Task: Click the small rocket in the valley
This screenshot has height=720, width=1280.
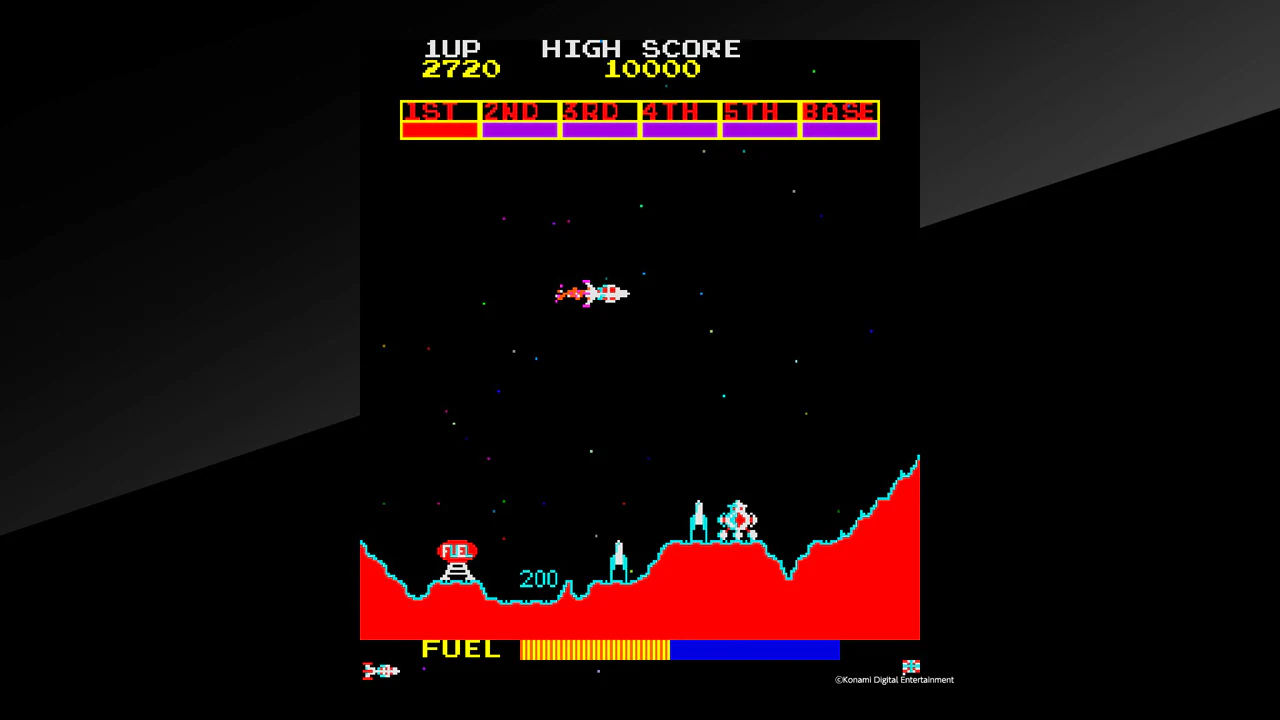Action: (x=617, y=557)
